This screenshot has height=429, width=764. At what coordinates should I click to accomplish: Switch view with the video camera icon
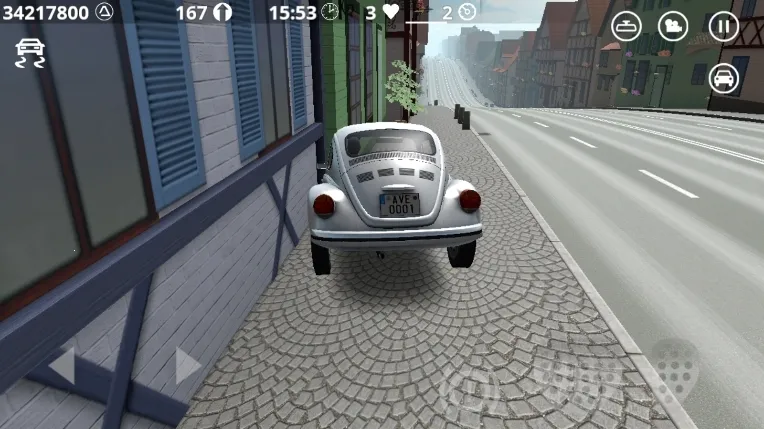pos(673,27)
